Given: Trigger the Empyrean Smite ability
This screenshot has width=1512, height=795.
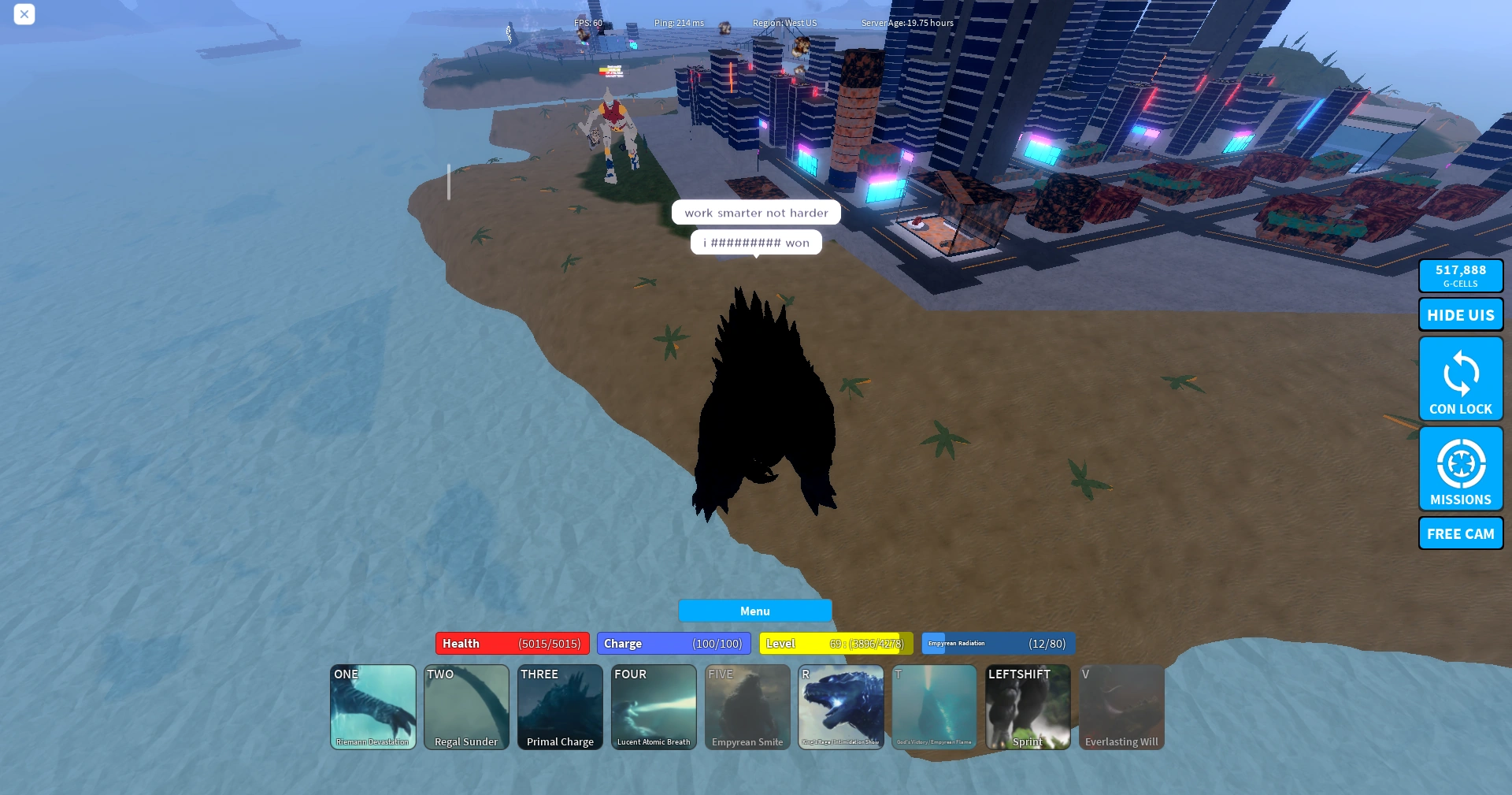Looking at the screenshot, I should pos(747,707).
